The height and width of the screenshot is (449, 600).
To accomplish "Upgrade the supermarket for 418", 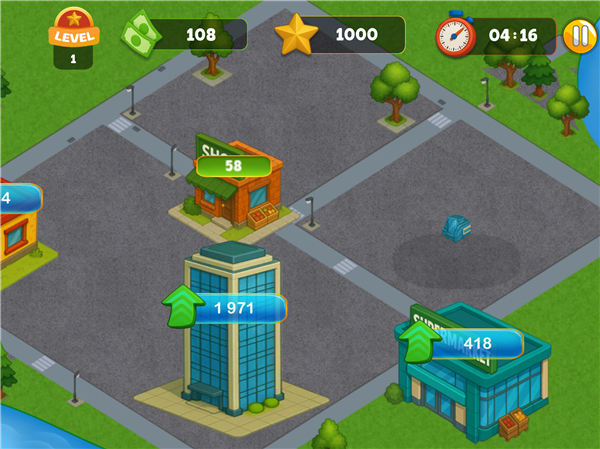I will click(478, 344).
